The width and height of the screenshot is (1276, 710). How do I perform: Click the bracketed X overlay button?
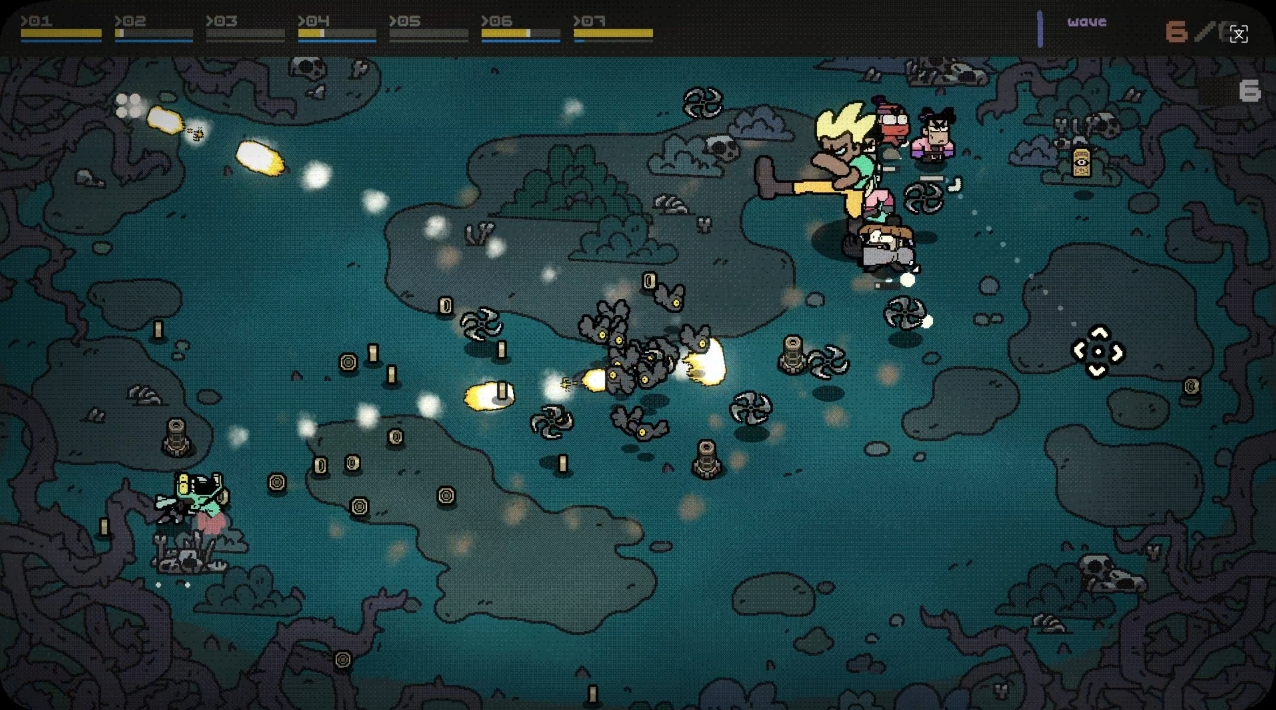tap(1238, 34)
